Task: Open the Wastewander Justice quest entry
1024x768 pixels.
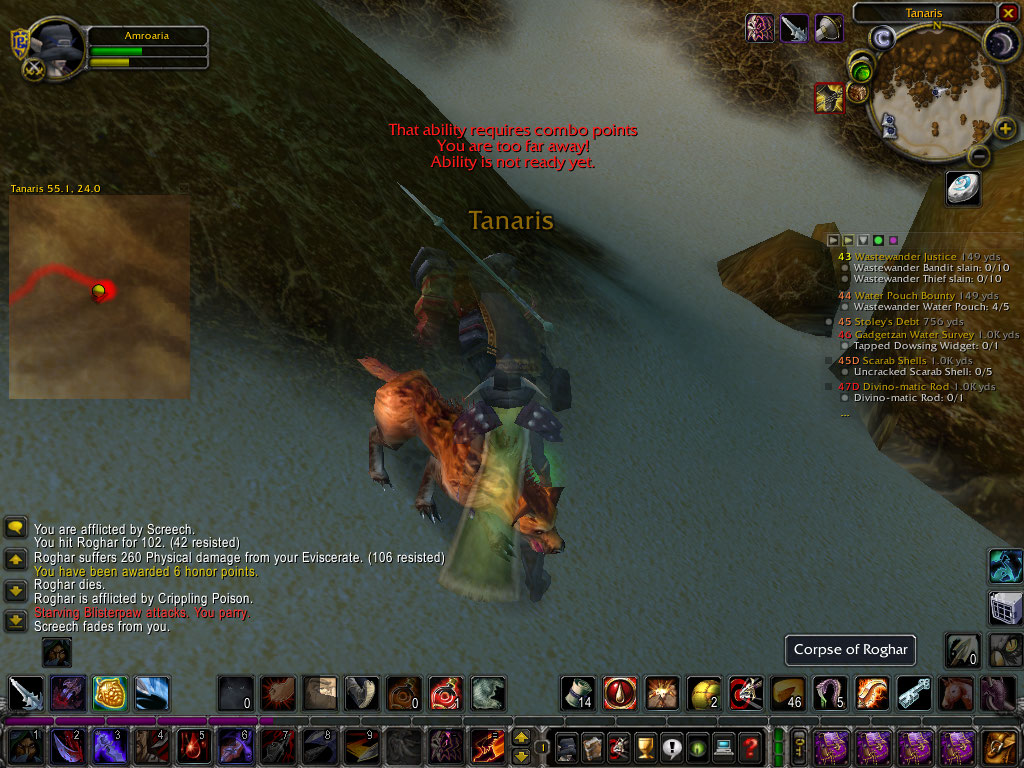Action: (x=905, y=257)
